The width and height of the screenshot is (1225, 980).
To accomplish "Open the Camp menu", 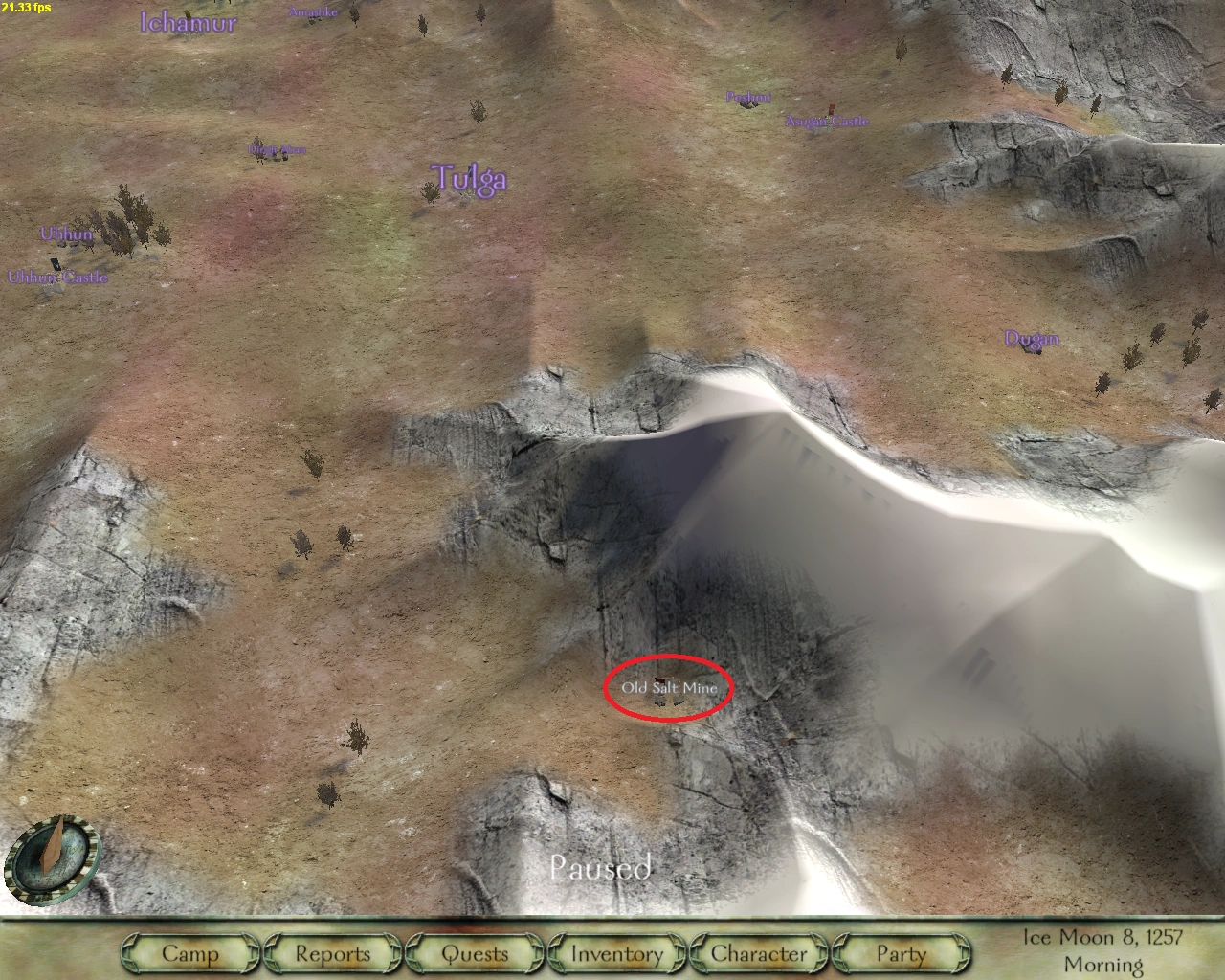I will (189, 954).
